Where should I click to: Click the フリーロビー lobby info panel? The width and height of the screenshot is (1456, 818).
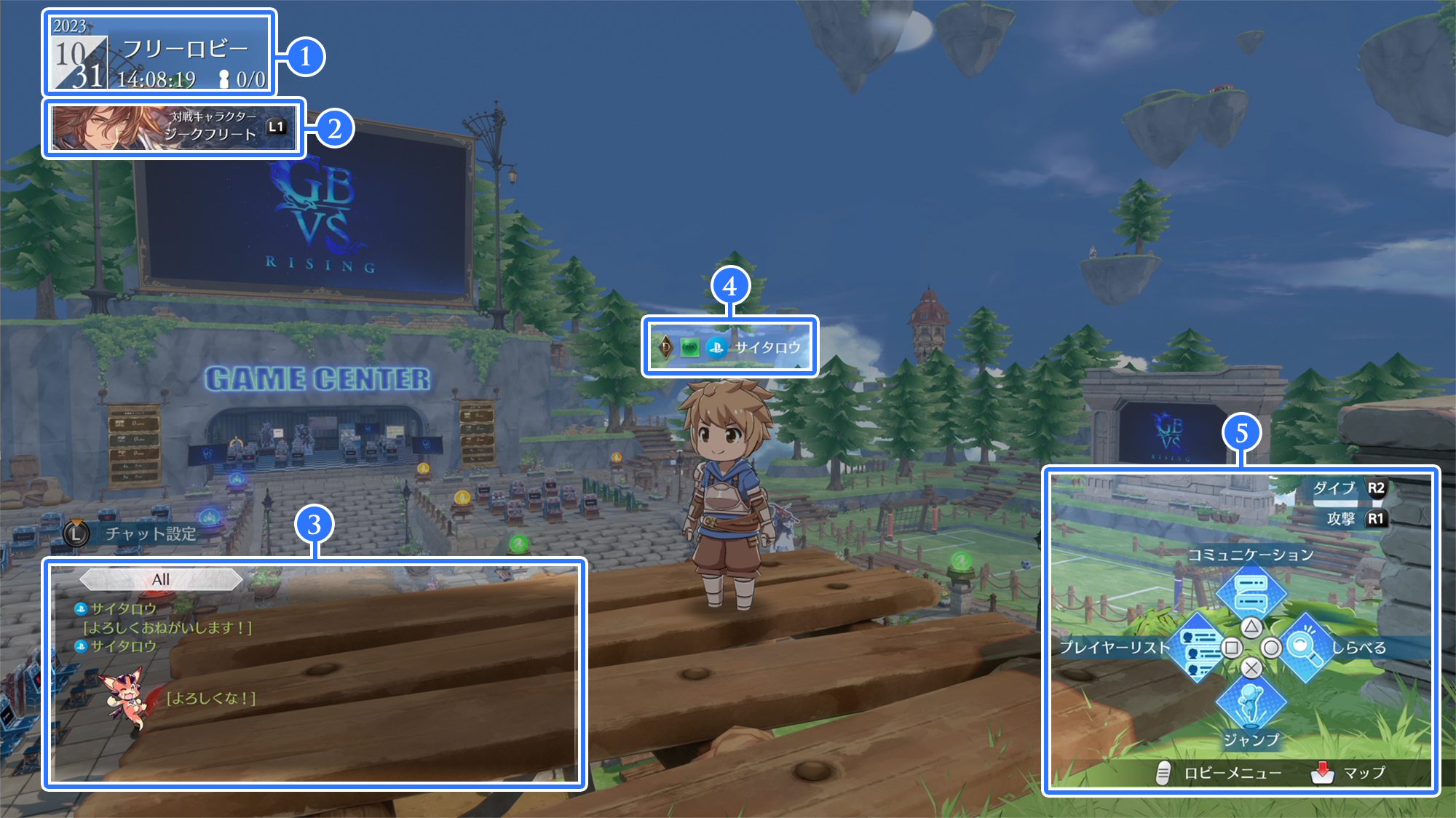tap(159, 53)
